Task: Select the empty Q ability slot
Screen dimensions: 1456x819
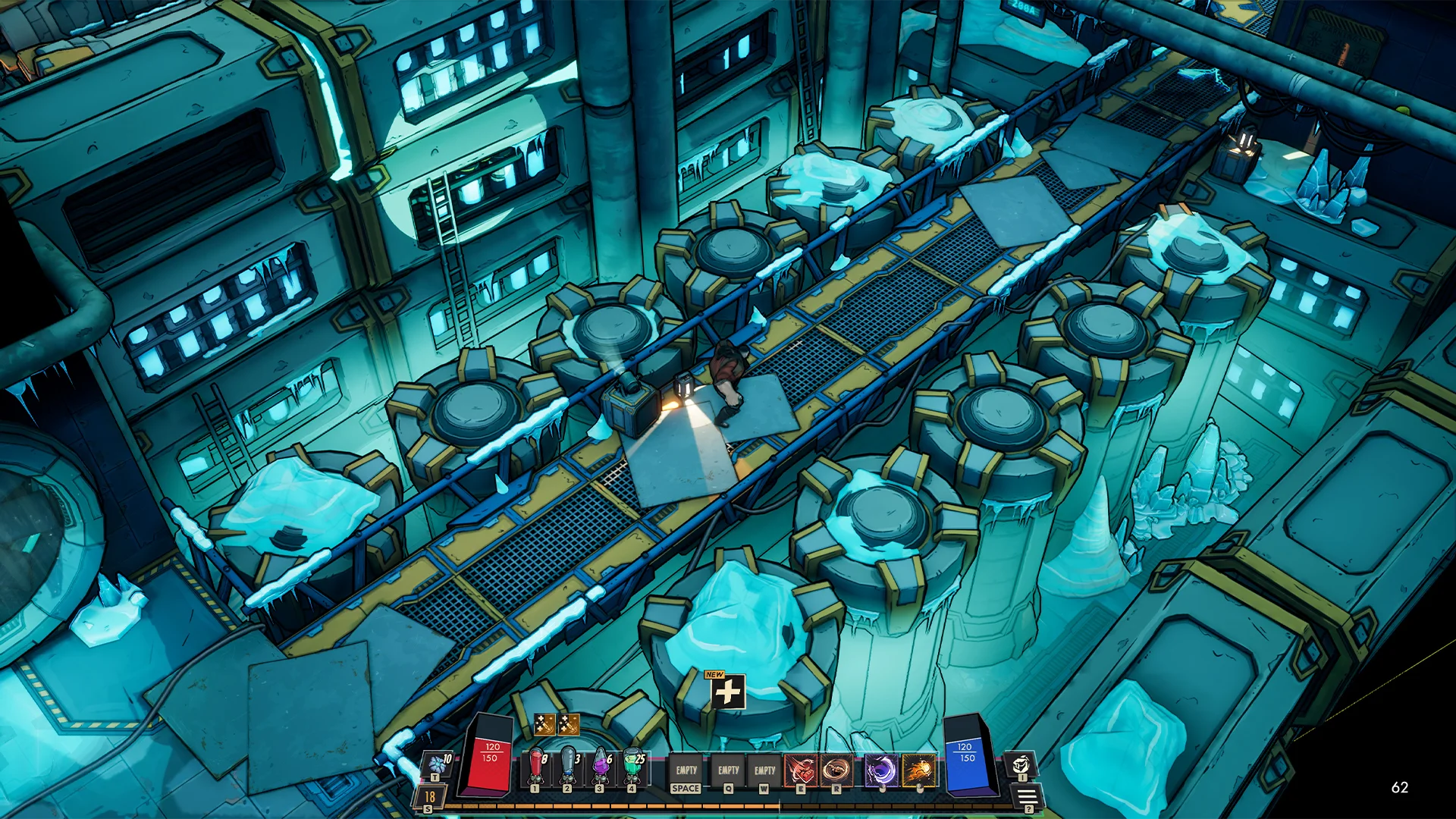Action: (729, 770)
